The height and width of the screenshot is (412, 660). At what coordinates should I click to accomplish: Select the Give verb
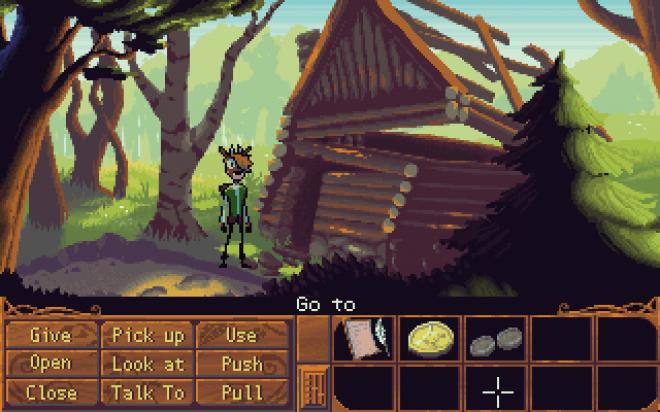click(51, 335)
